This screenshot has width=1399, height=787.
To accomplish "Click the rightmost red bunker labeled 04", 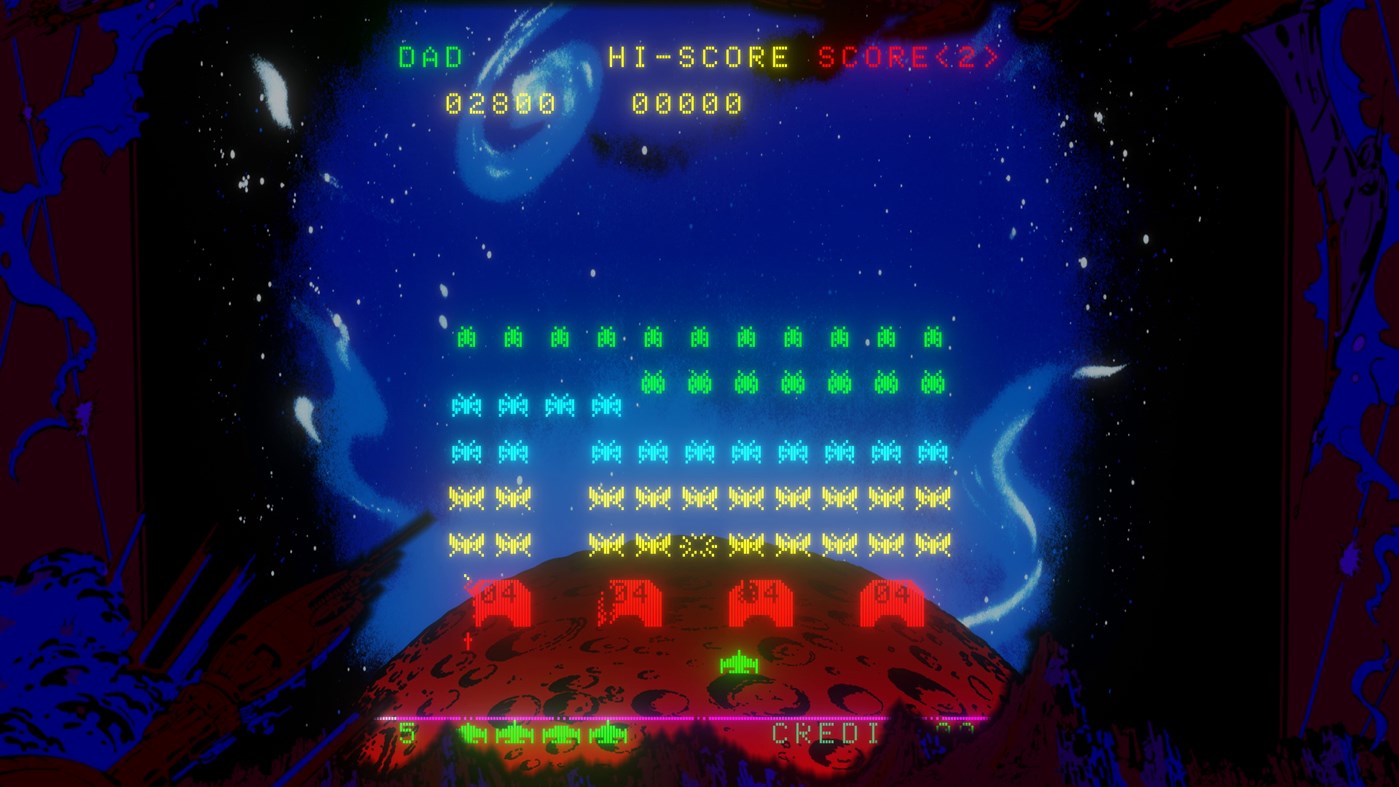I will (889, 600).
